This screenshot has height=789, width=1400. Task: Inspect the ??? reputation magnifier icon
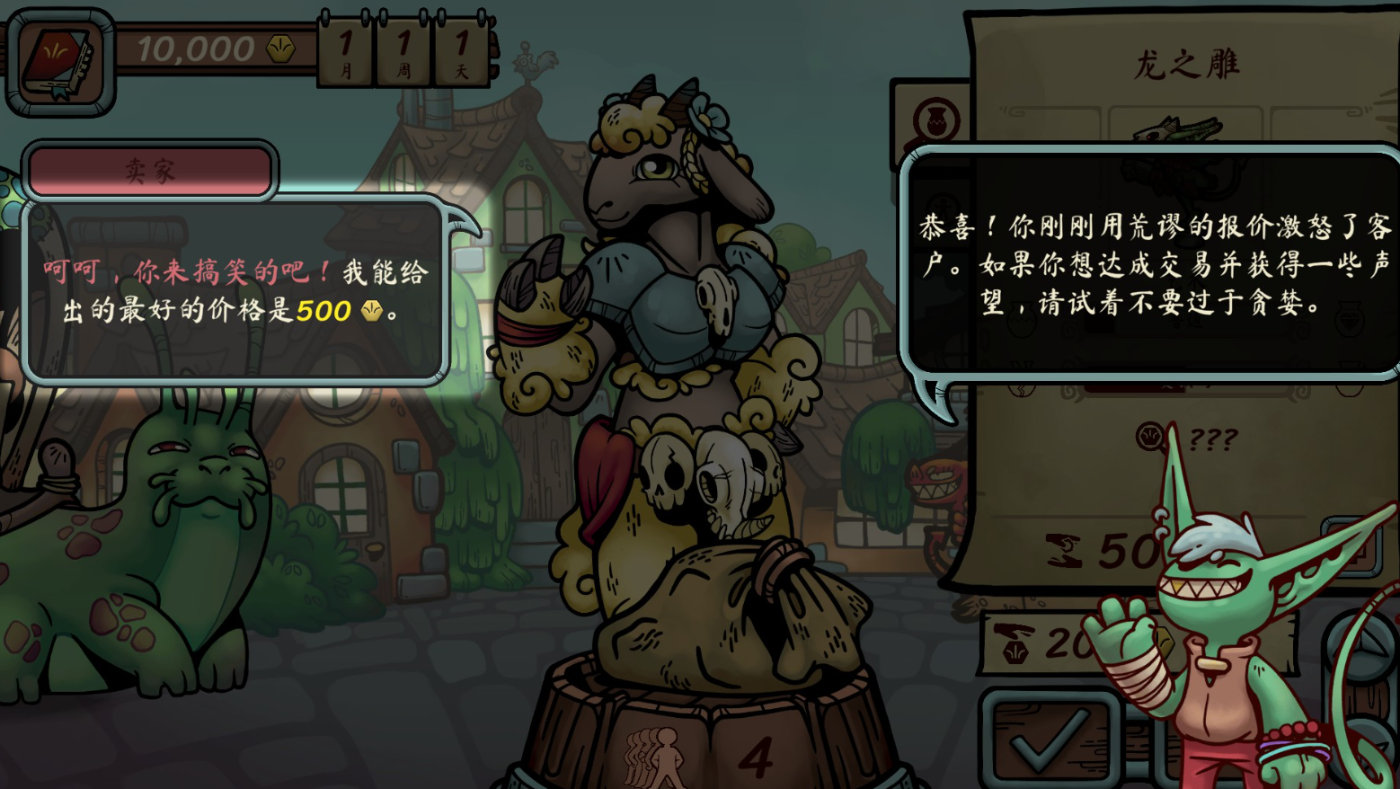pyautogui.click(x=1149, y=434)
